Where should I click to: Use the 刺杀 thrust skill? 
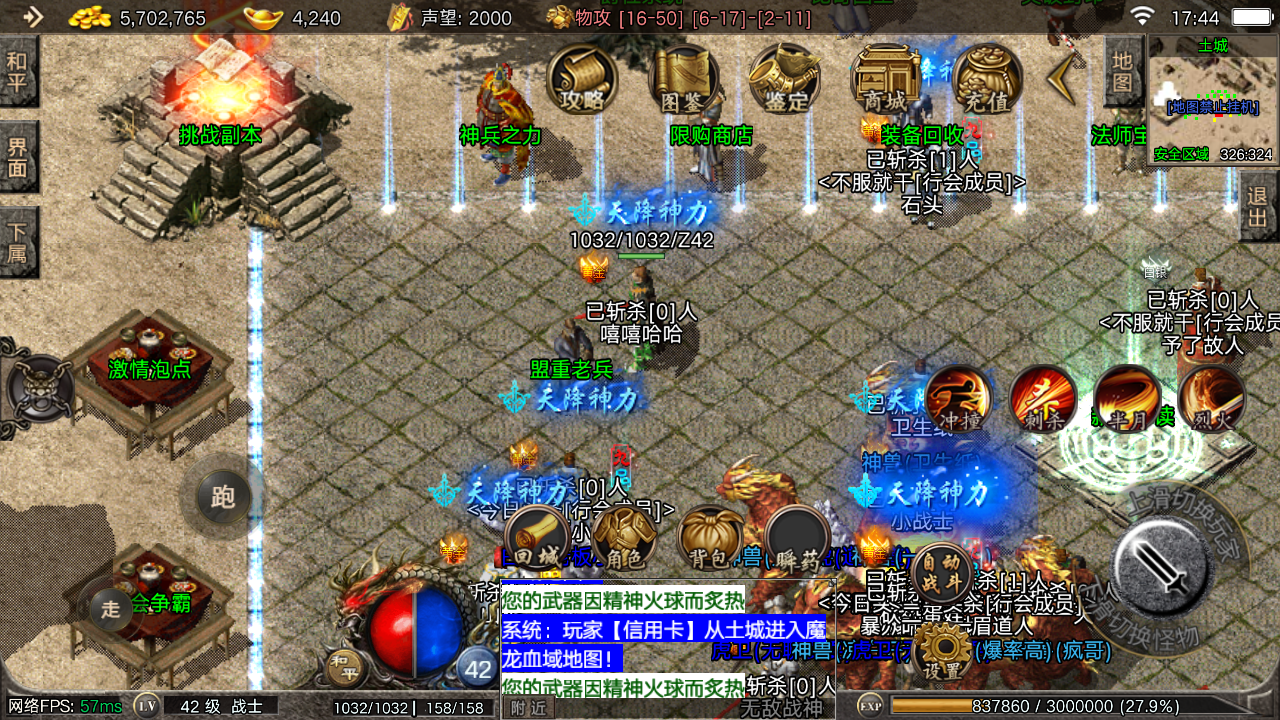coord(1043,398)
